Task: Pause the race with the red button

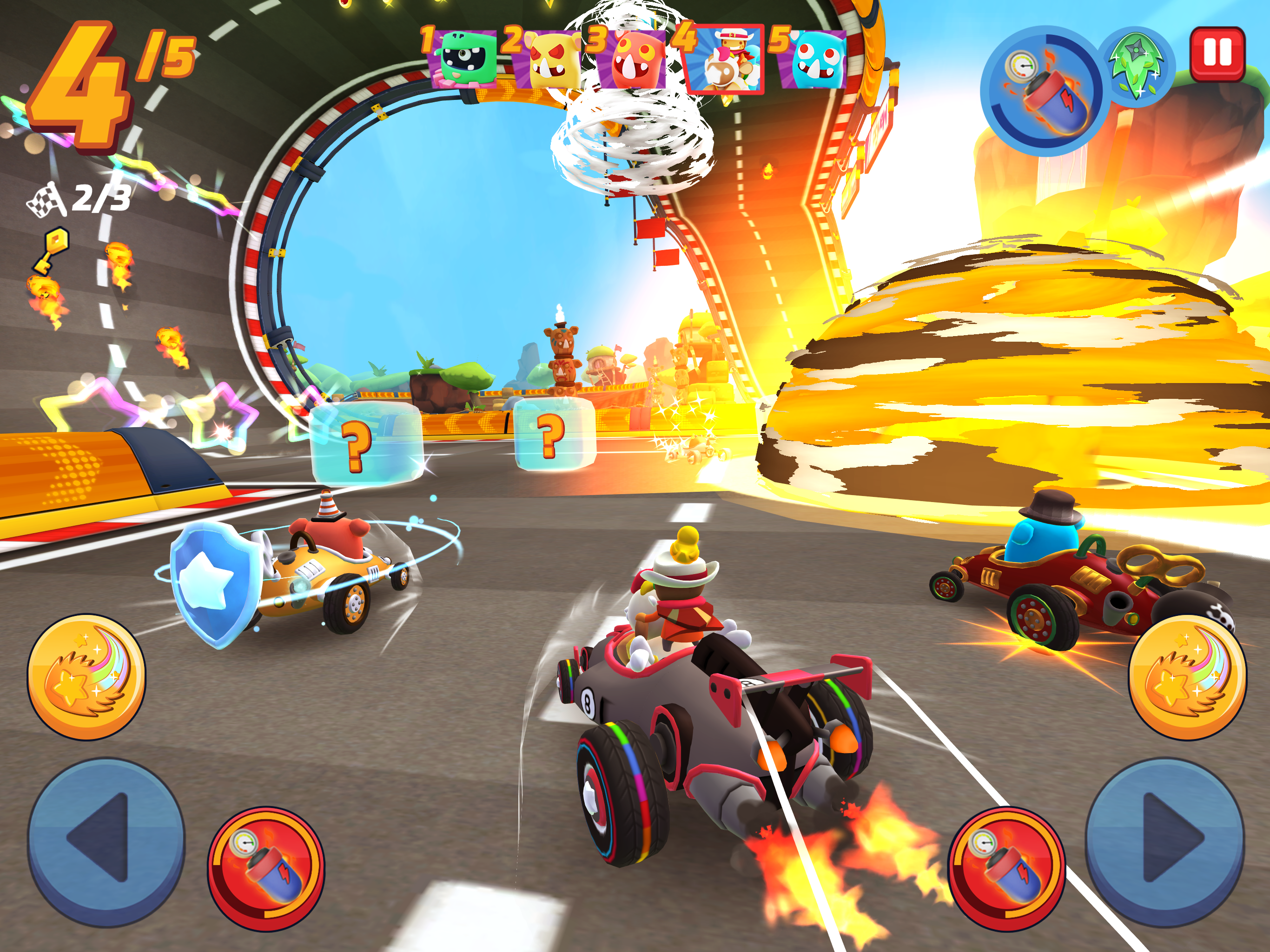Action: click(x=1217, y=53)
